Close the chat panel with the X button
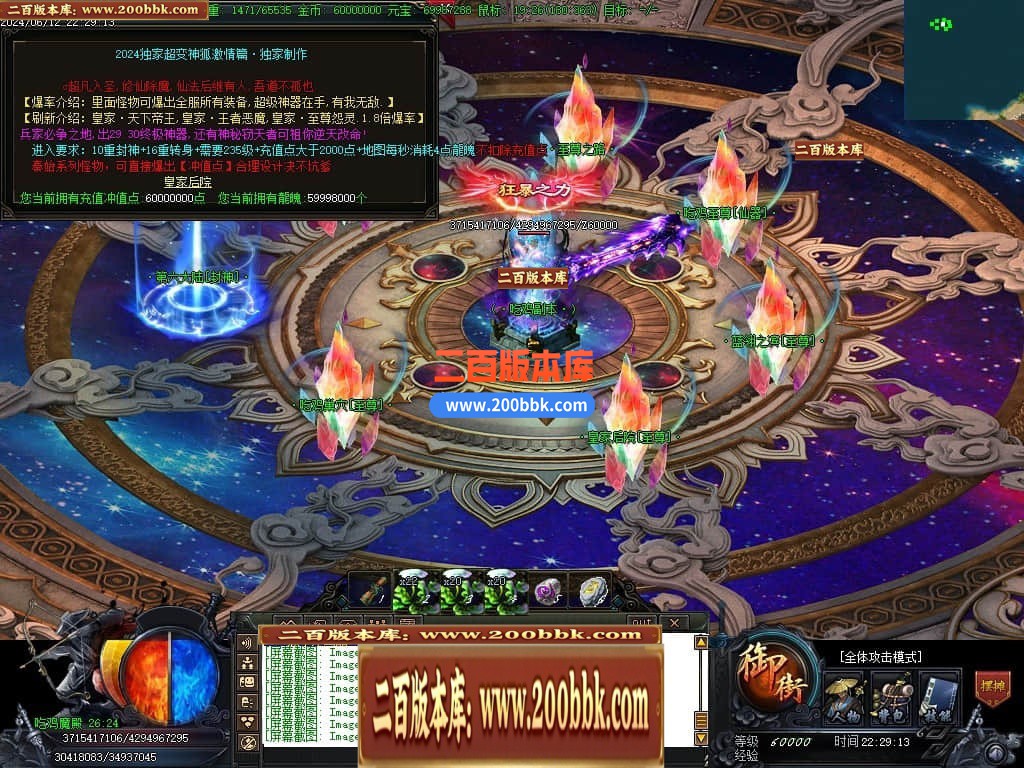The height and width of the screenshot is (768, 1024). click(673, 623)
